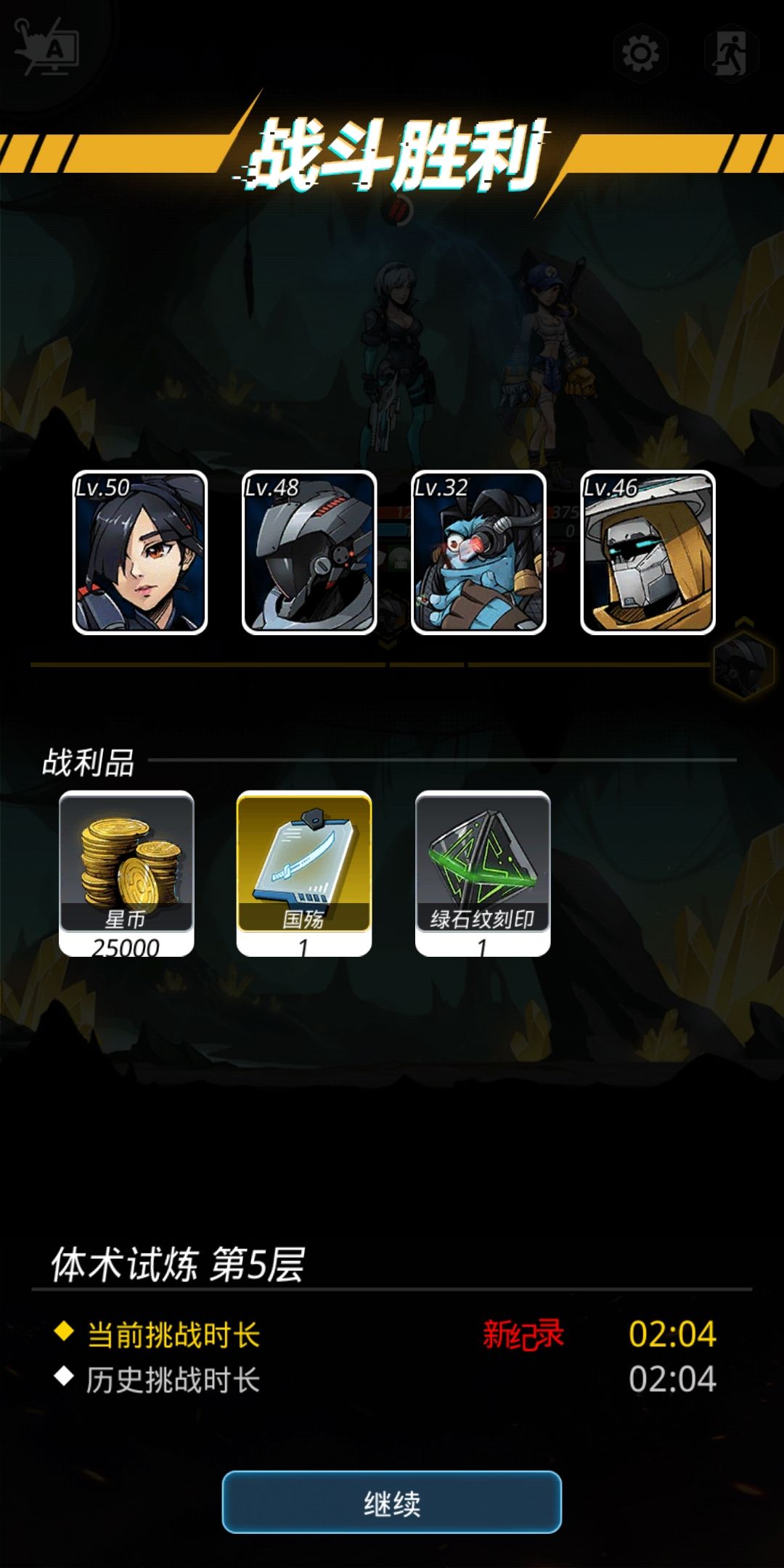The width and height of the screenshot is (784, 1568).
Task: Toggle the auto-battle icon in top corner
Action: point(48,48)
